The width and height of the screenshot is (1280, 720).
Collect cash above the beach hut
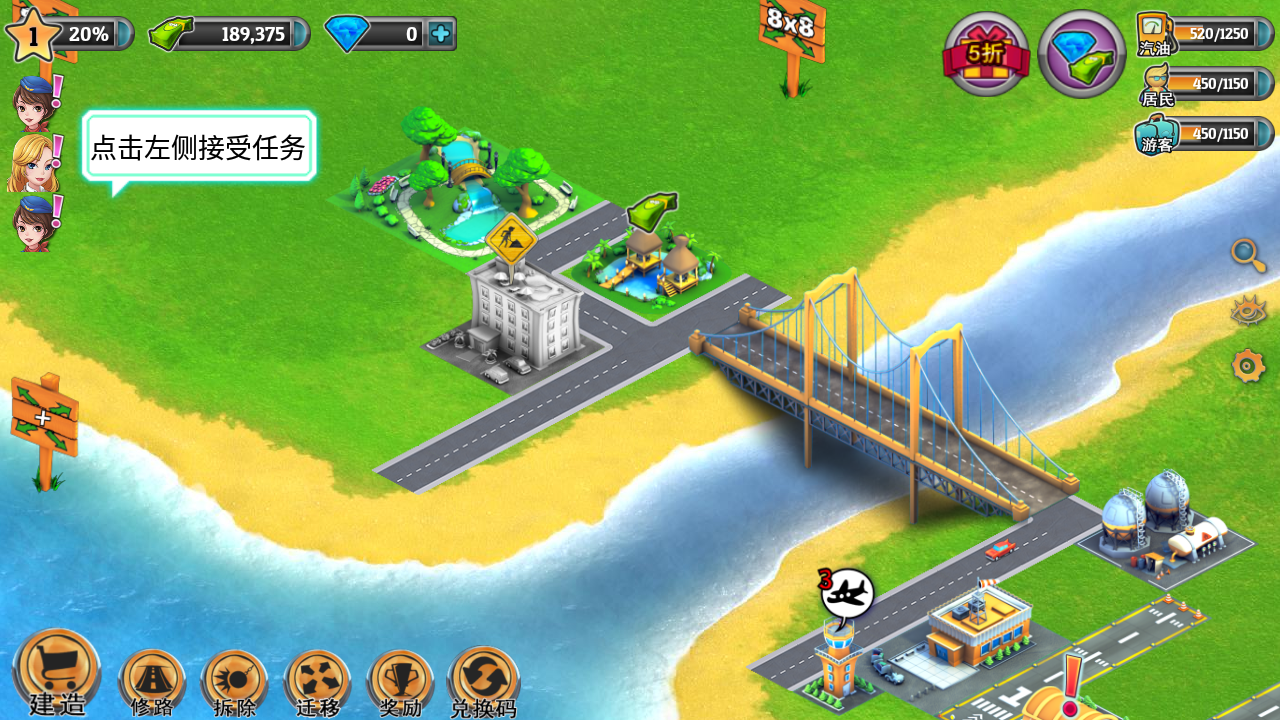click(651, 211)
